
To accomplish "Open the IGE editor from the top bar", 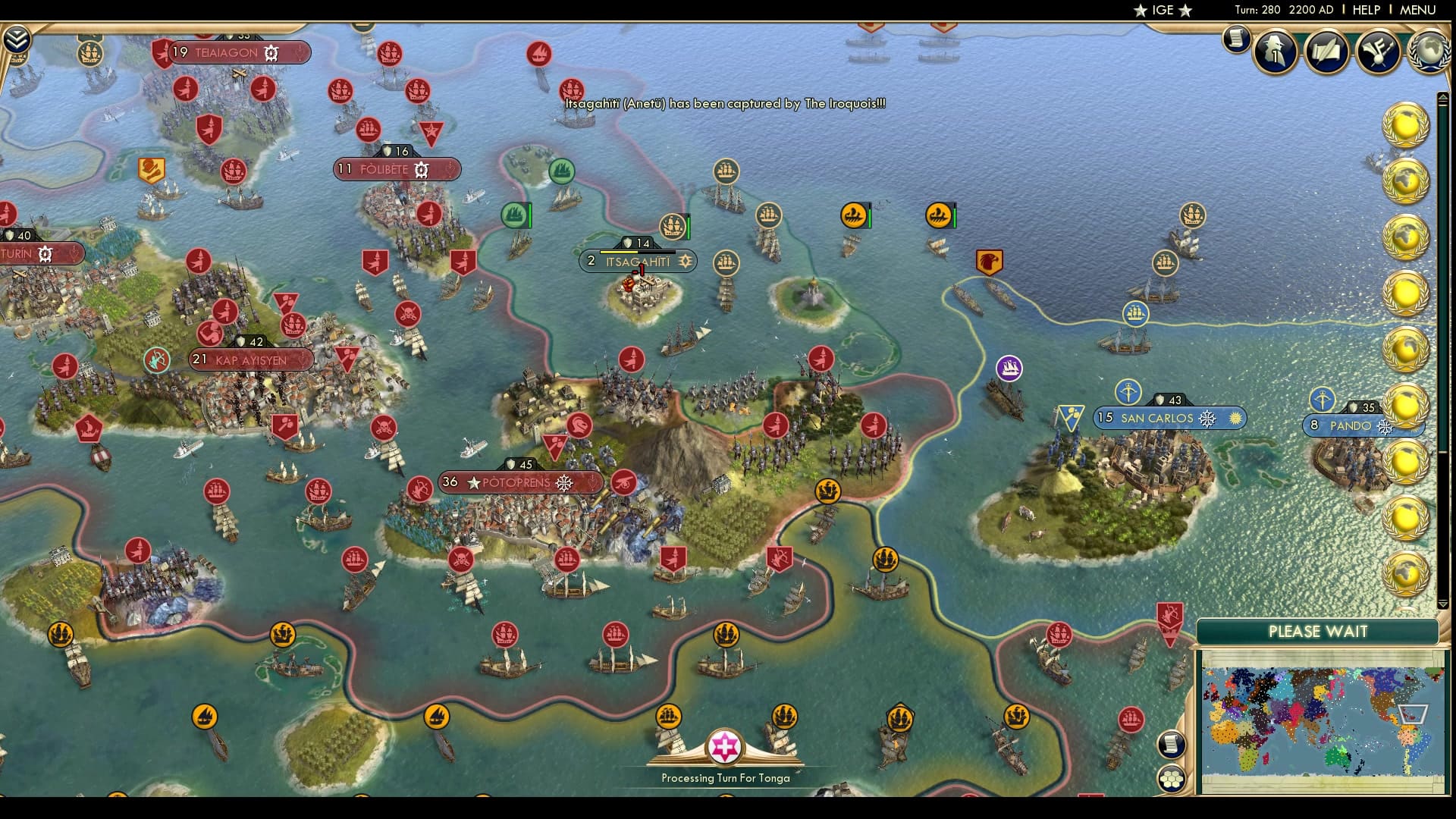I will [x=1163, y=11].
